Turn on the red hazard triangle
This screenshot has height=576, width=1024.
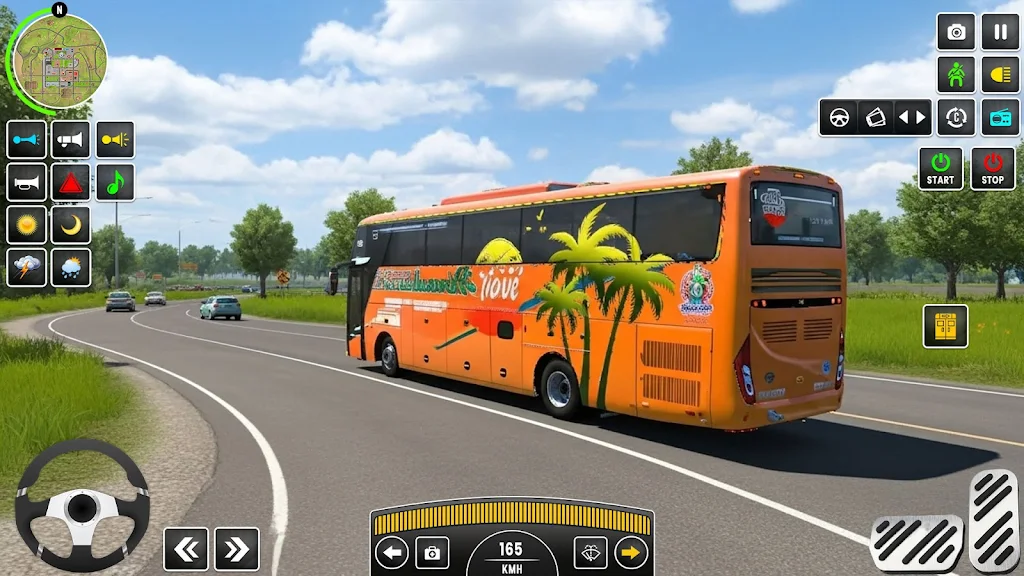coord(71,183)
